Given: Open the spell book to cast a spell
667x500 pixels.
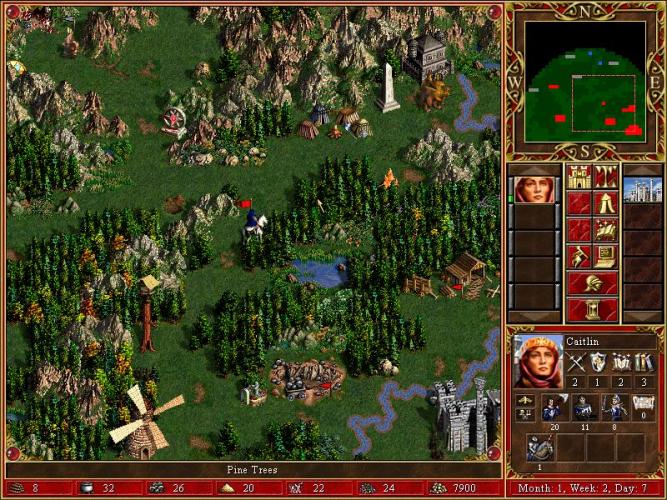Looking at the screenshot, I should pos(605,230).
